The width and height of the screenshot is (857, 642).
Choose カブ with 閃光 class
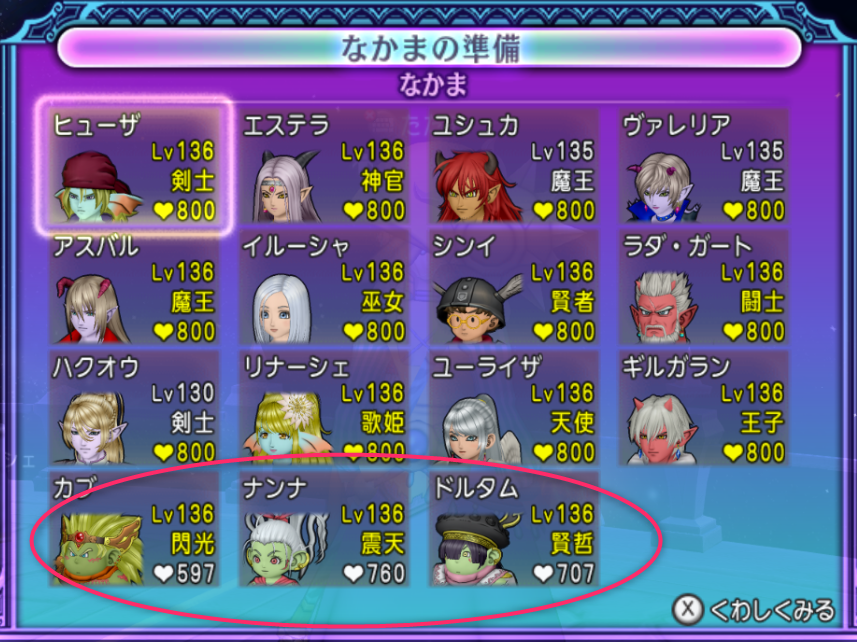(x=134, y=529)
